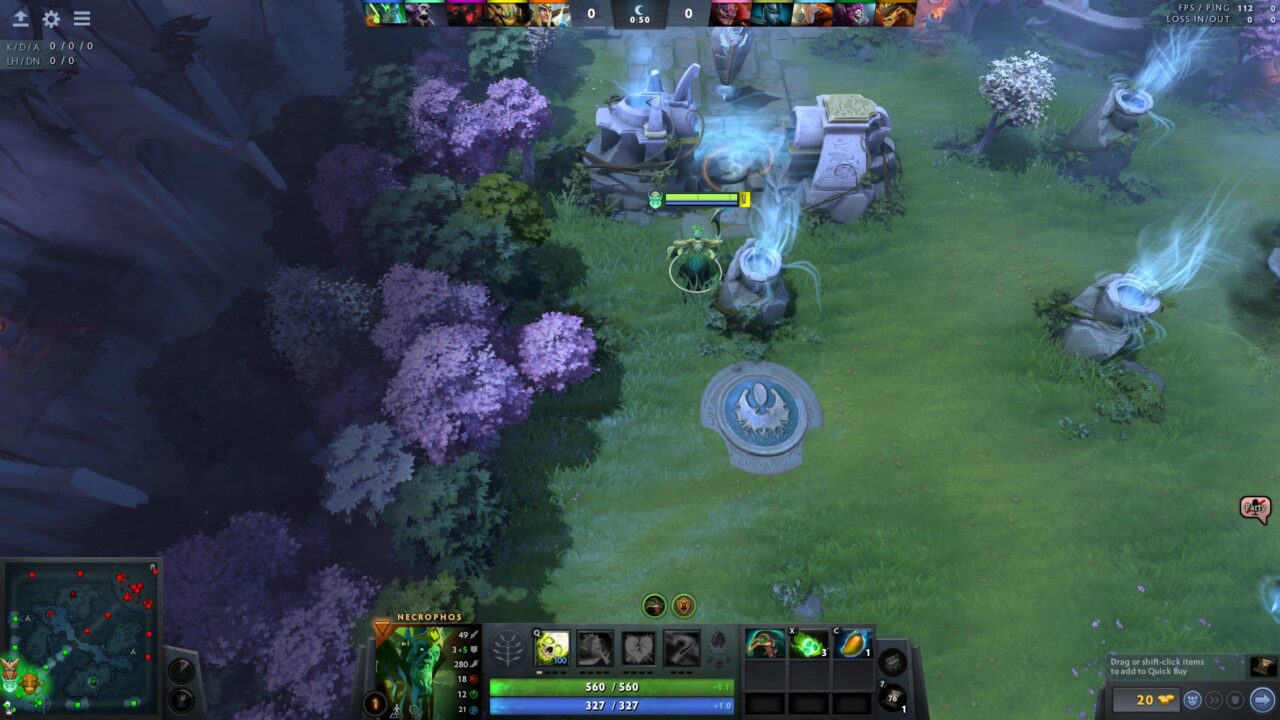Select the Heartstopper Aura ability icon
1280x720 pixels.
638,647
